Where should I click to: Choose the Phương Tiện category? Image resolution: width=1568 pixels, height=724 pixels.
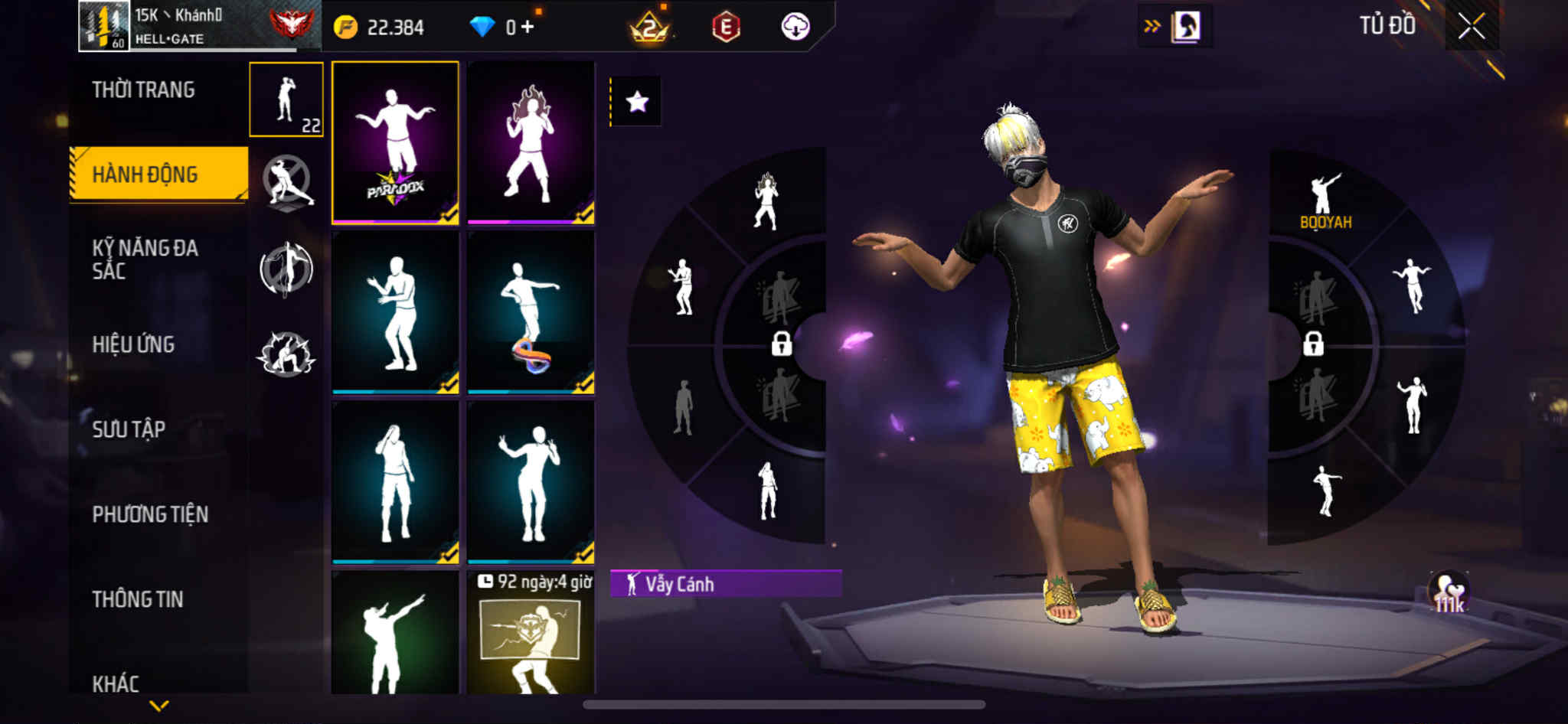coord(150,514)
